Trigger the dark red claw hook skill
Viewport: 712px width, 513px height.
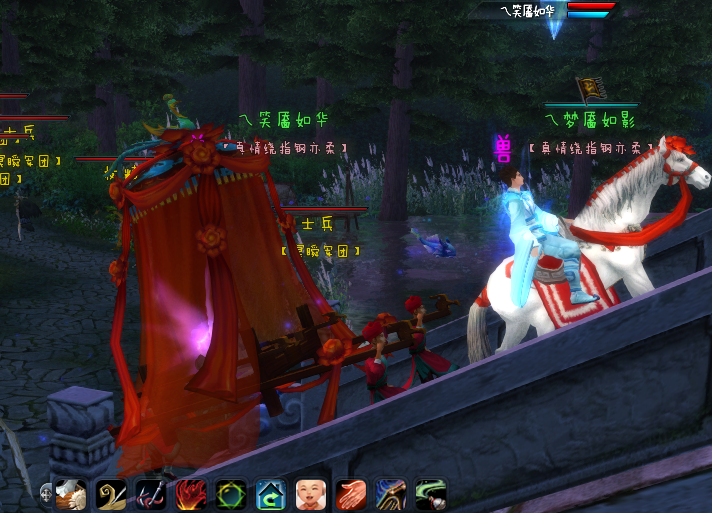[151, 494]
